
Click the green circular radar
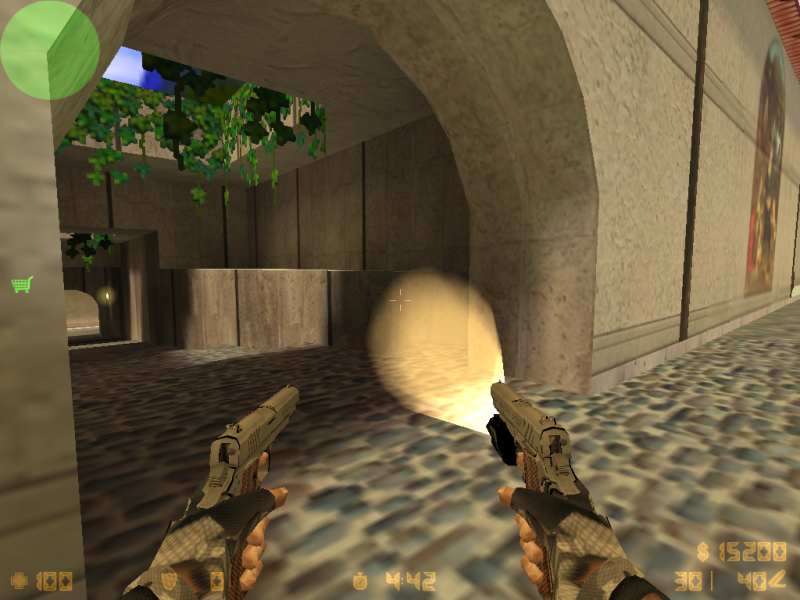(x=49, y=49)
